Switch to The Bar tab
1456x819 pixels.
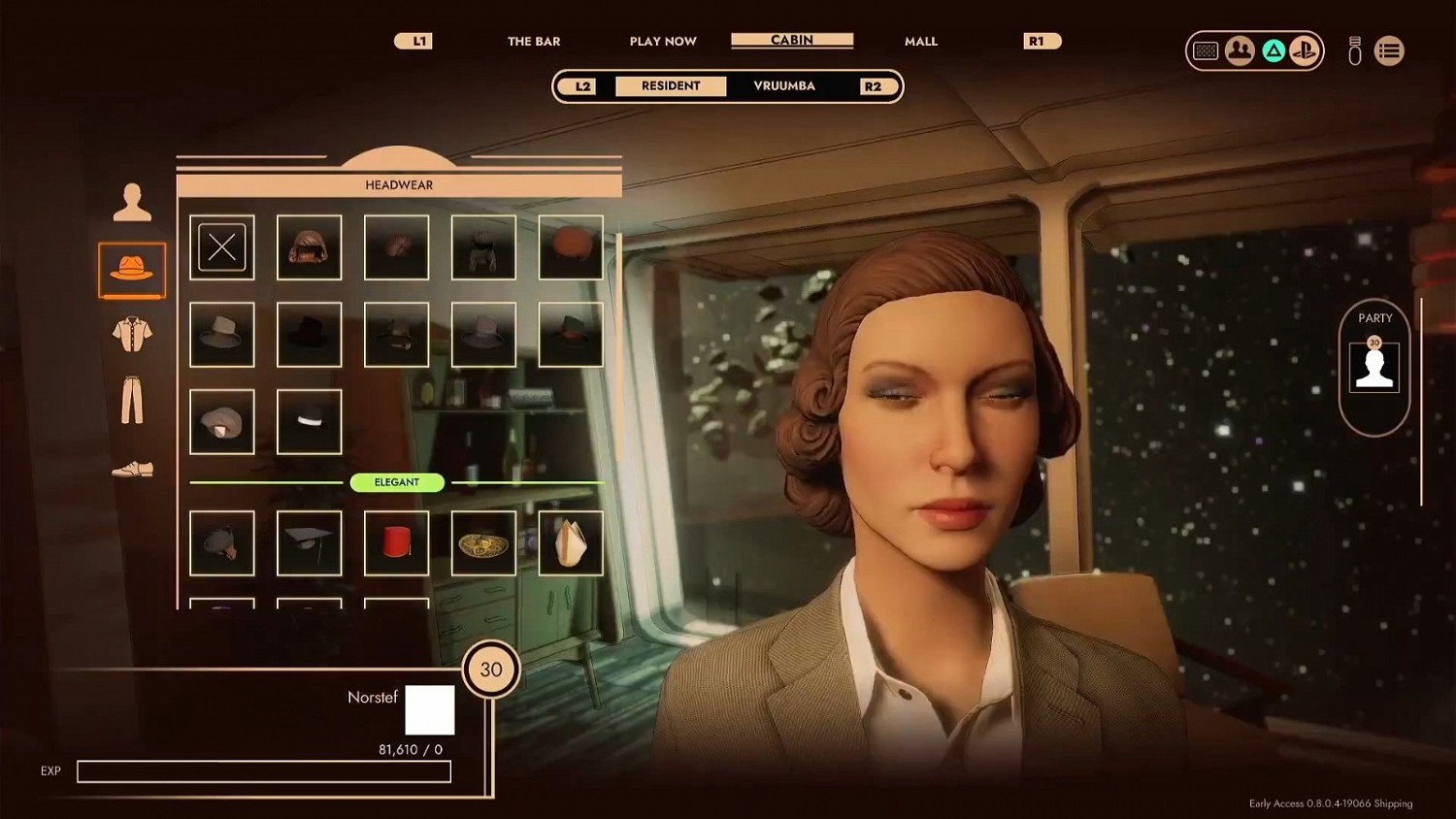(x=533, y=41)
